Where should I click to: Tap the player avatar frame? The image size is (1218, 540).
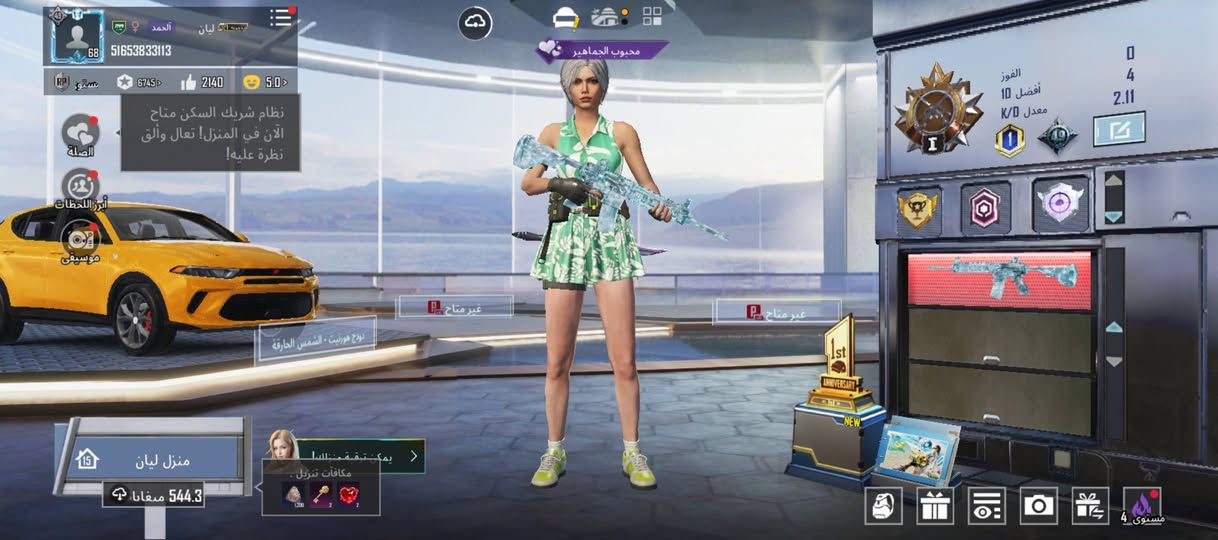point(75,35)
